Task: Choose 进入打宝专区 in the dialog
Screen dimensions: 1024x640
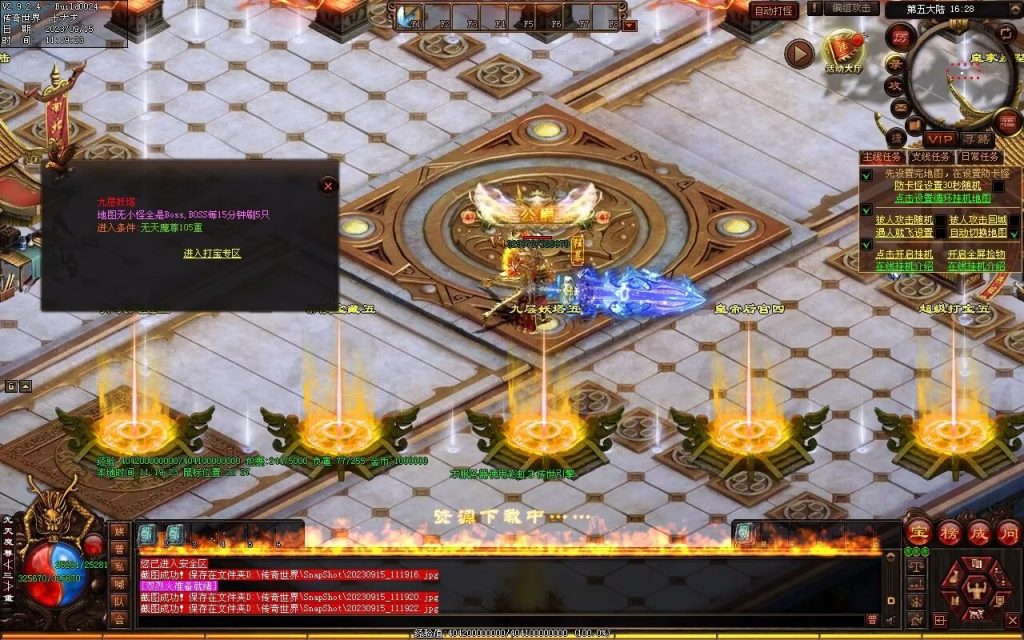Action: coord(212,254)
